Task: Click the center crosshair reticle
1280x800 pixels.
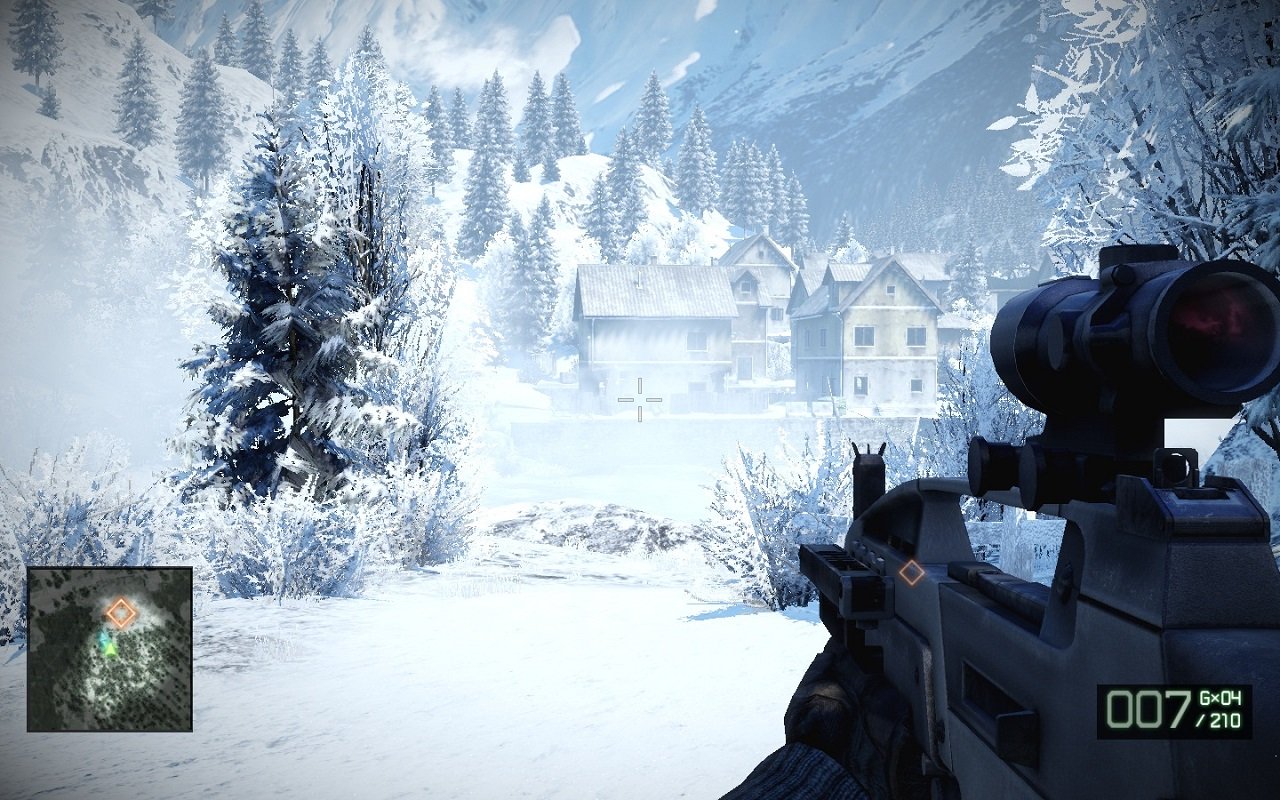Action: 641,398
